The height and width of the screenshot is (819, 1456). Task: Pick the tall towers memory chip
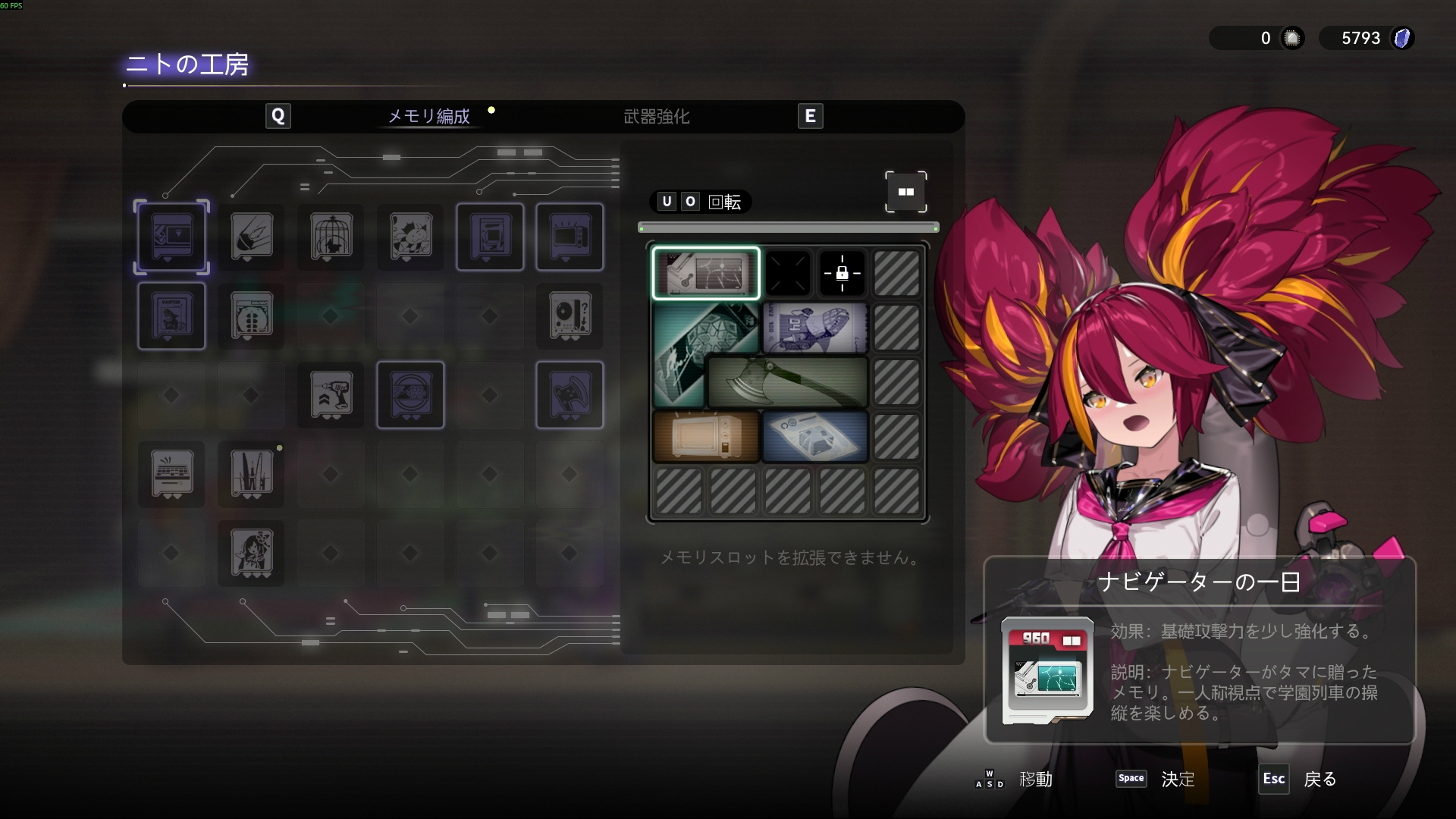[251, 474]
